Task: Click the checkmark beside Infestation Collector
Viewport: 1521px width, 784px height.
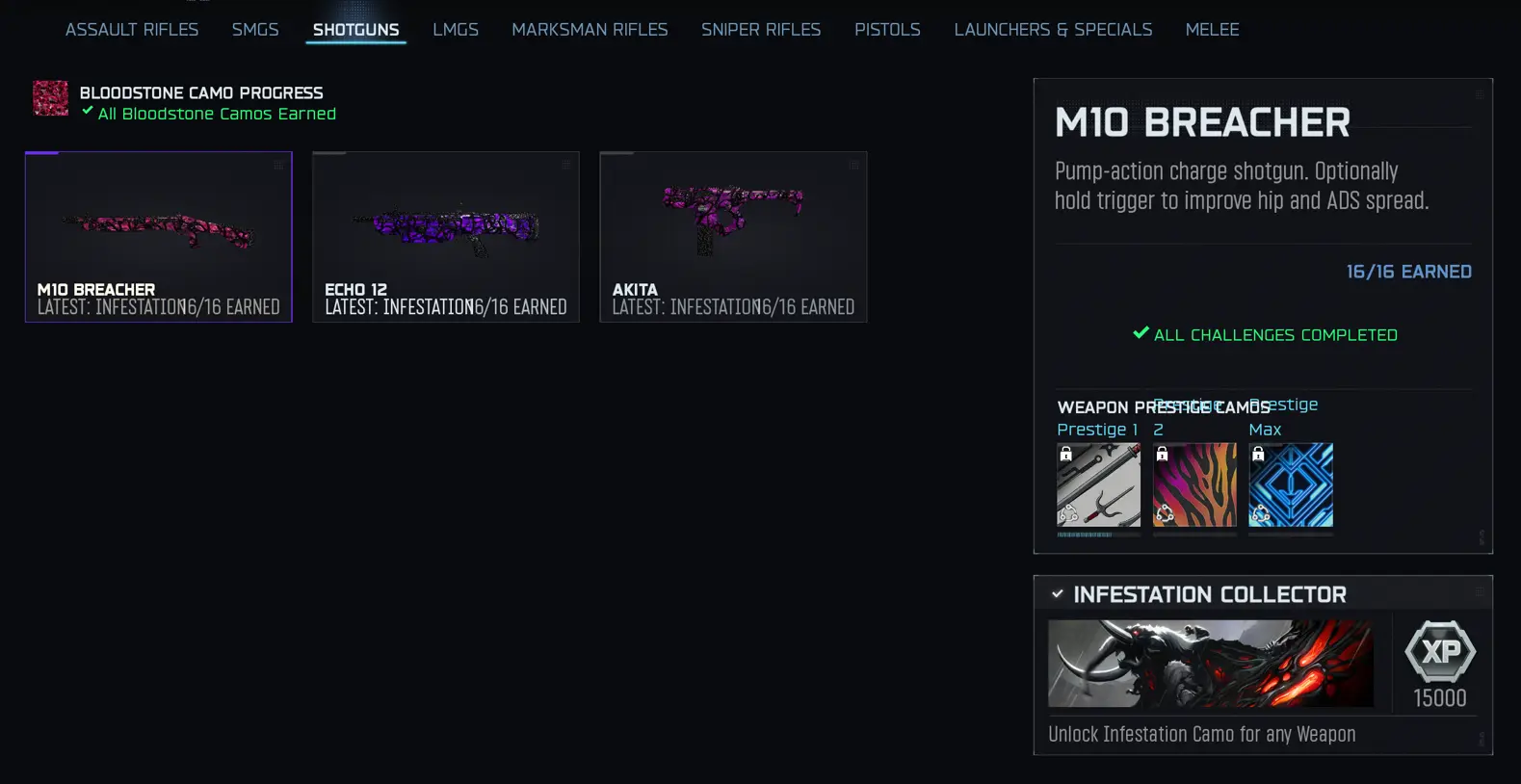Action: click(x=1058, y=593)
